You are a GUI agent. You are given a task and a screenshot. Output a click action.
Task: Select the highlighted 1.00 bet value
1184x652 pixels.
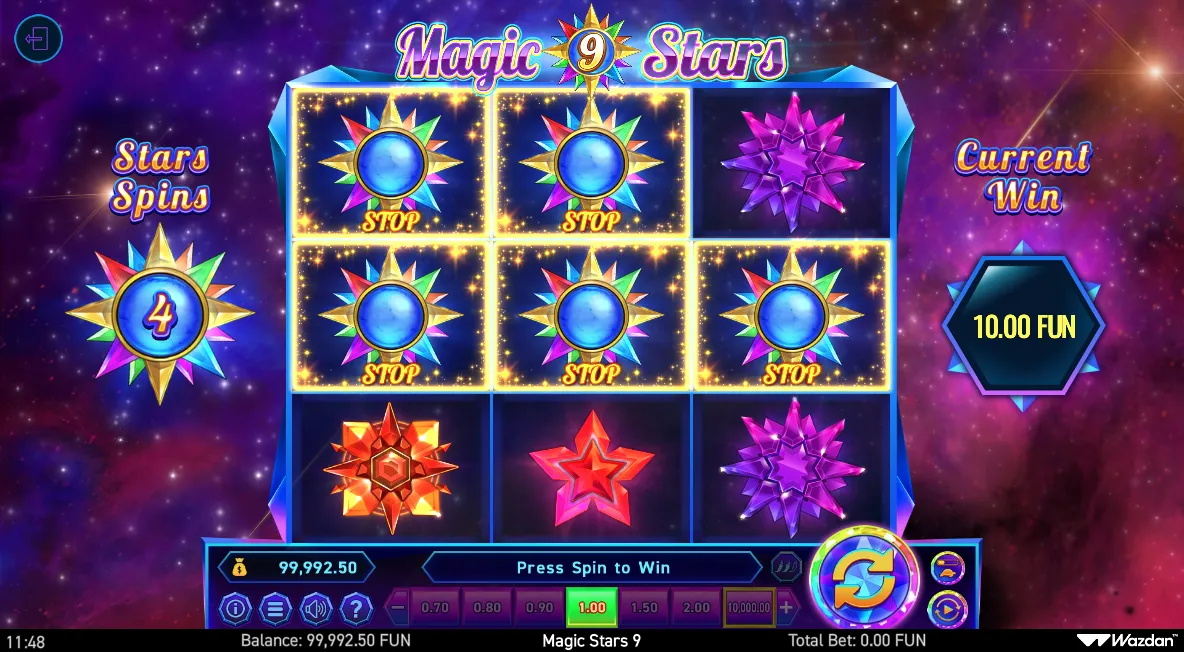click(592, 607)
